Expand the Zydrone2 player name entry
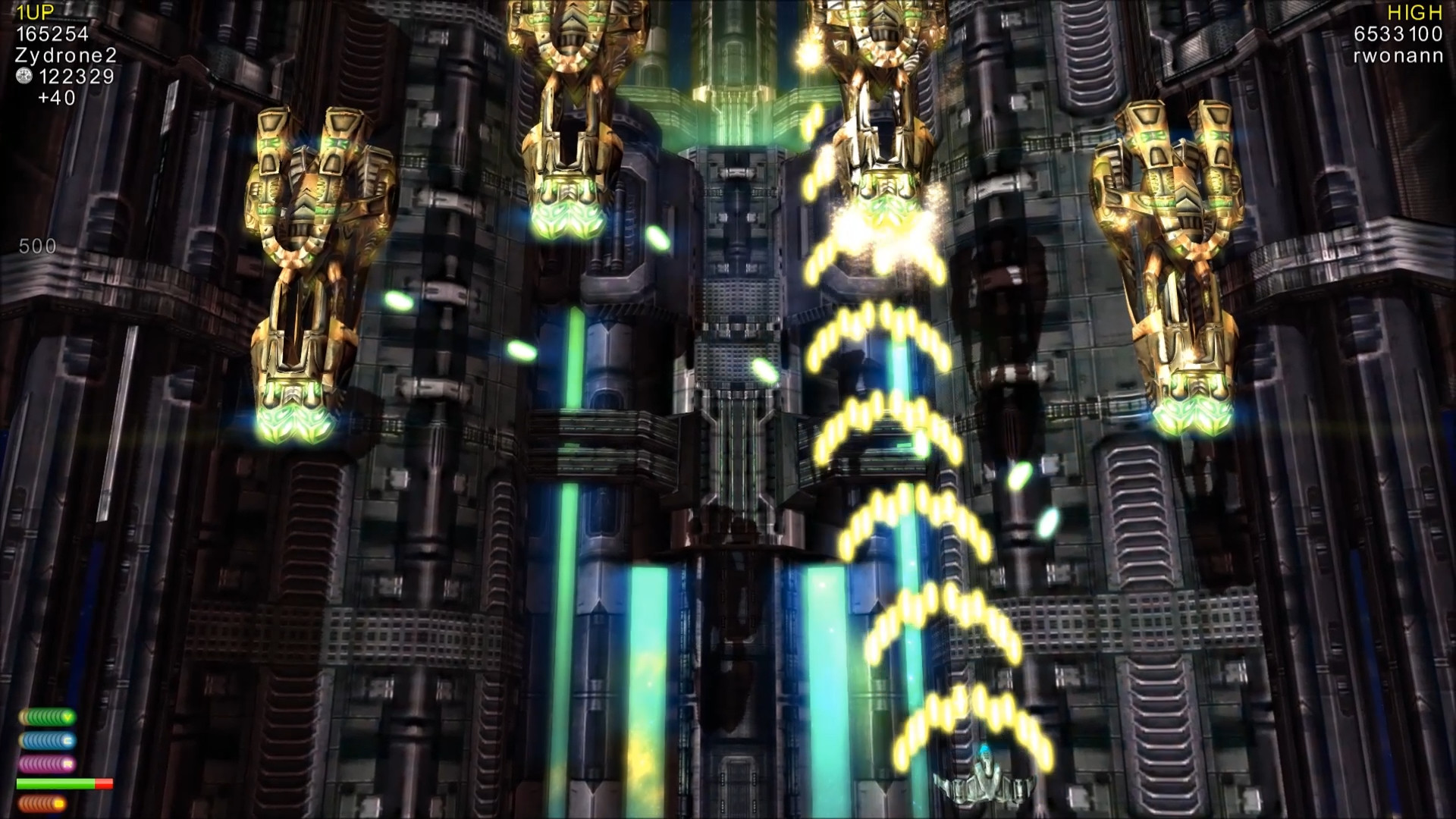Viewport: 1456px width, 819px height. 64,55
